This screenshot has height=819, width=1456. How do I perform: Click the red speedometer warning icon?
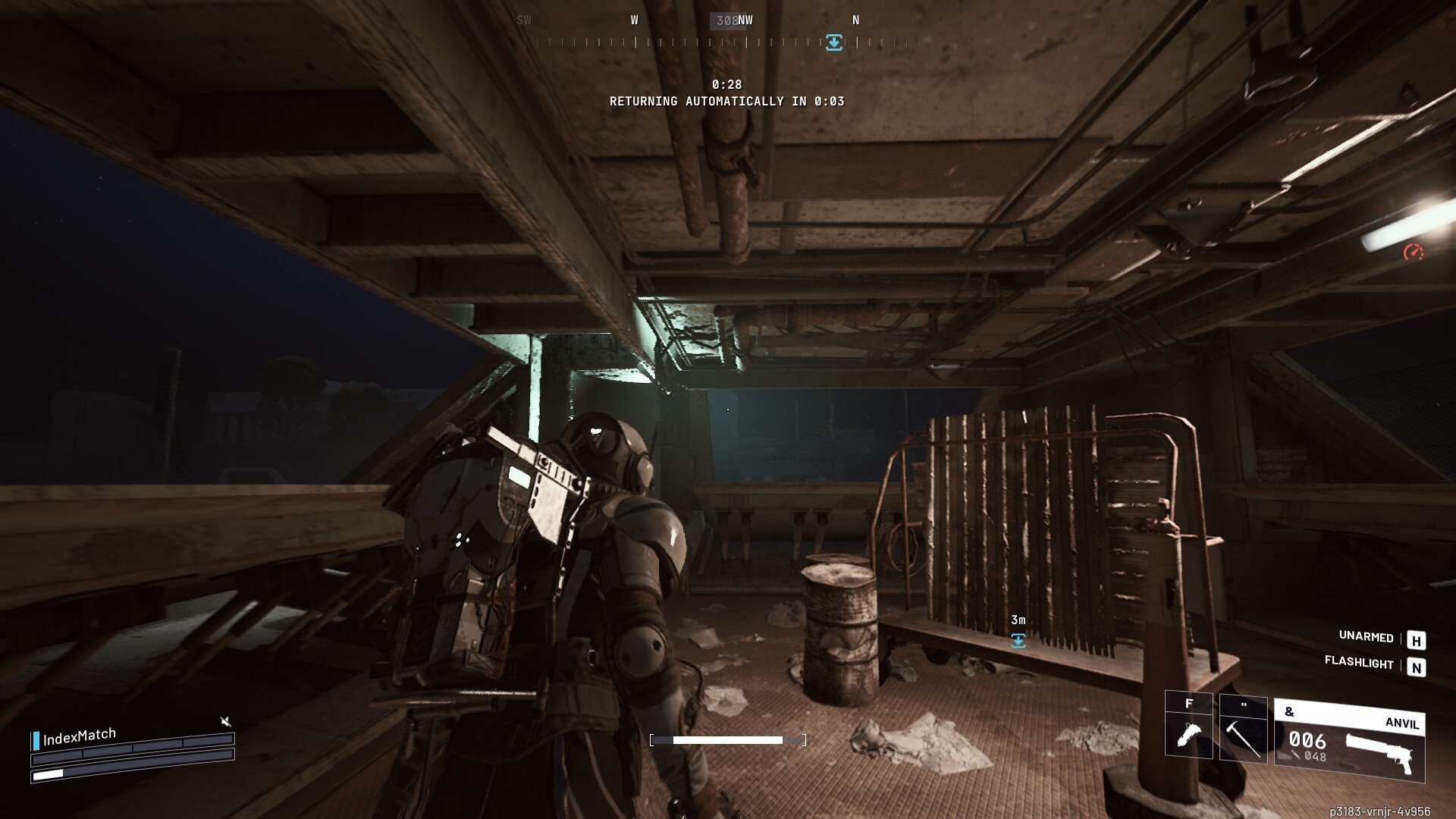click(x=1413, y=253)
